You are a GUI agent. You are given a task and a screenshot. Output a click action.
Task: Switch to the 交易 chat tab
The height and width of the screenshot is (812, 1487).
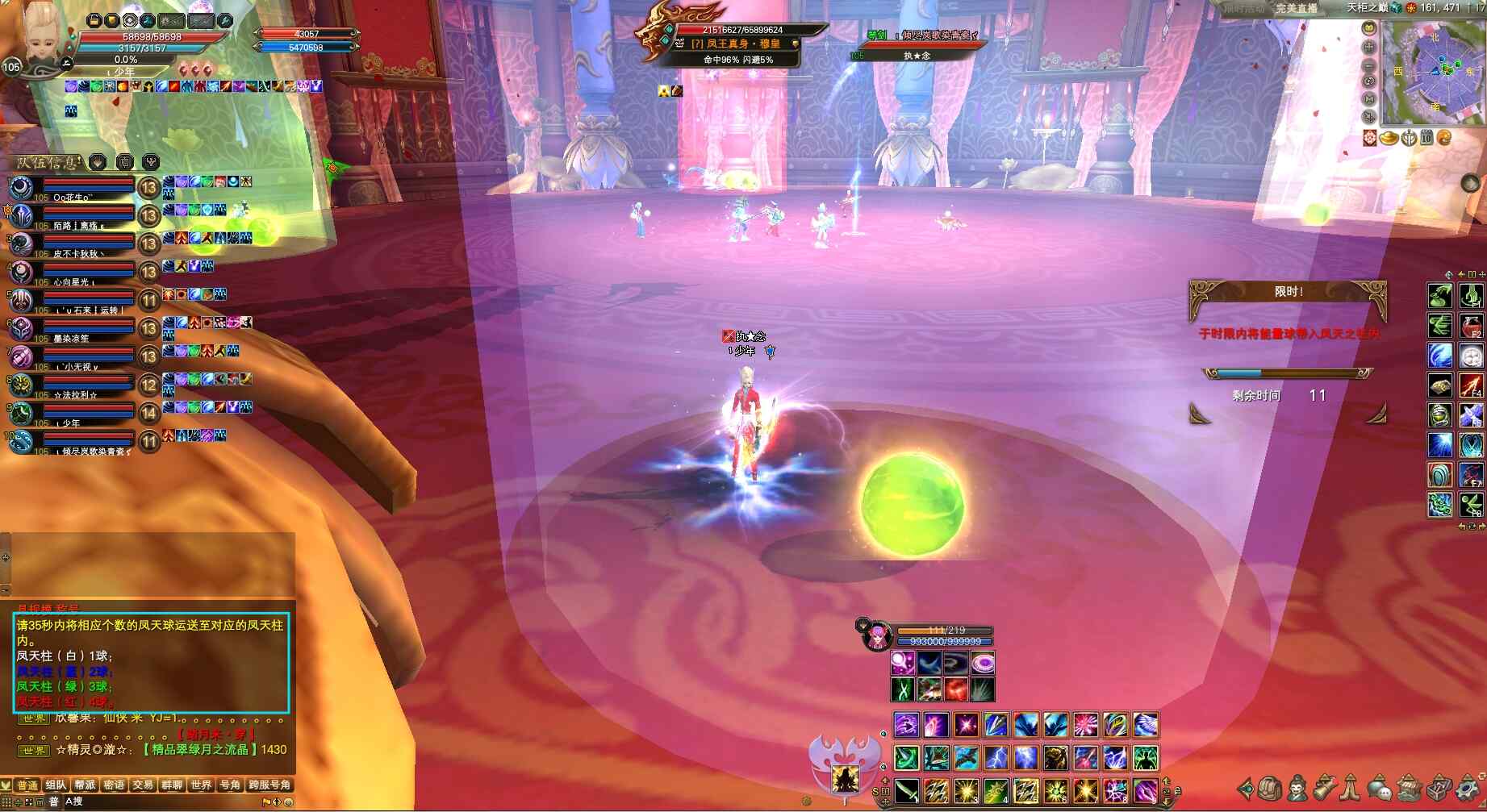point(143,785)
